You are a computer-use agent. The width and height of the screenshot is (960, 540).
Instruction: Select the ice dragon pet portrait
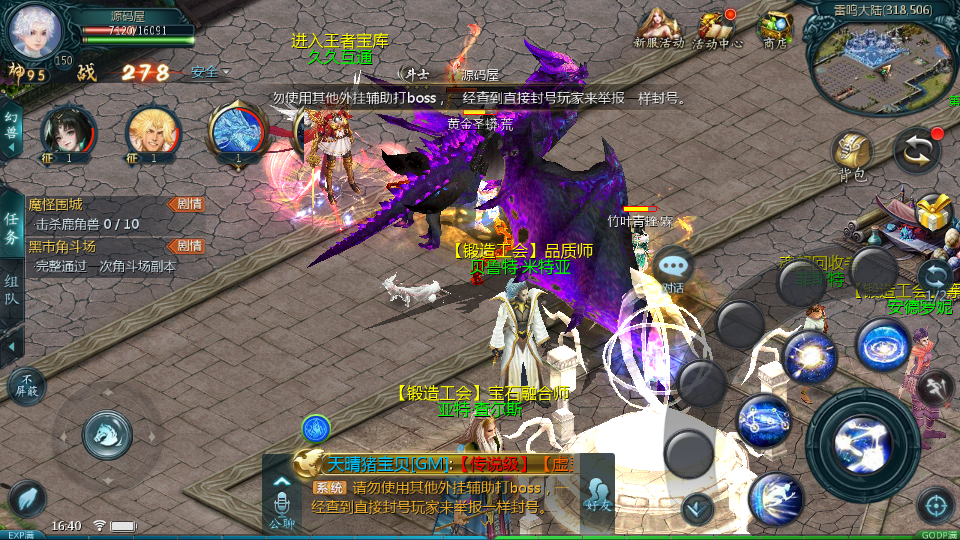(x=237, y=132)
